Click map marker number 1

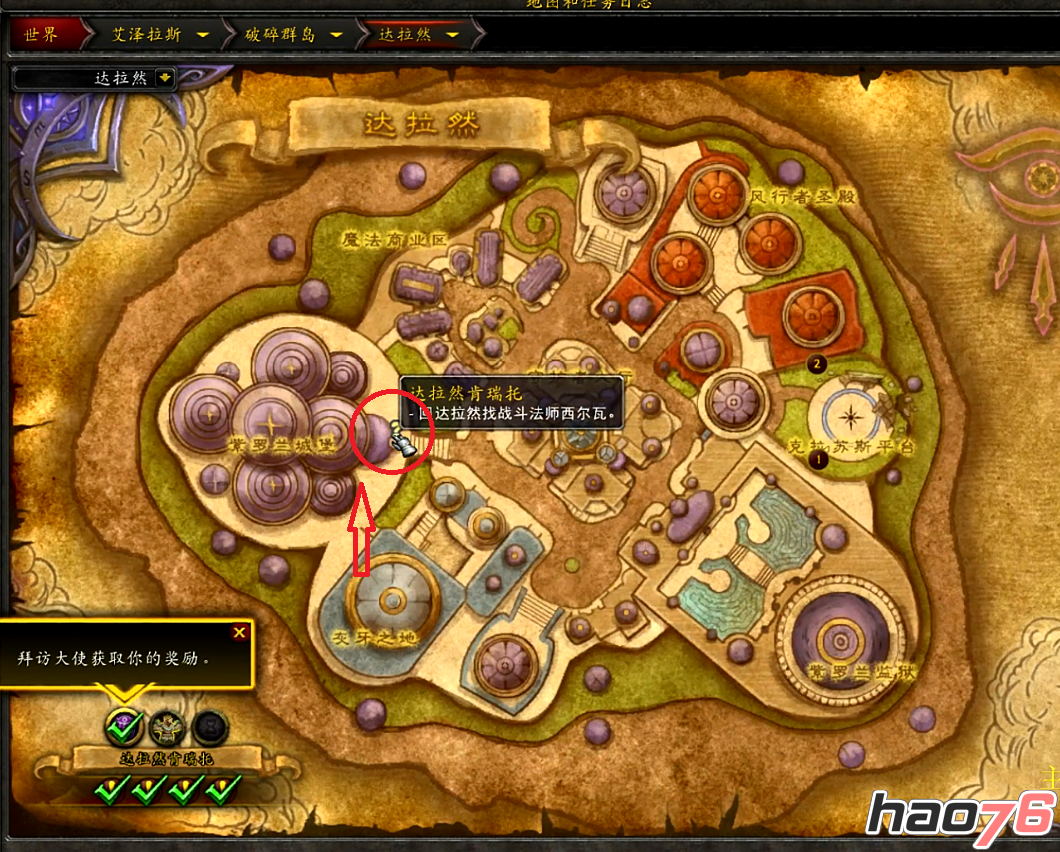[818, 460]
